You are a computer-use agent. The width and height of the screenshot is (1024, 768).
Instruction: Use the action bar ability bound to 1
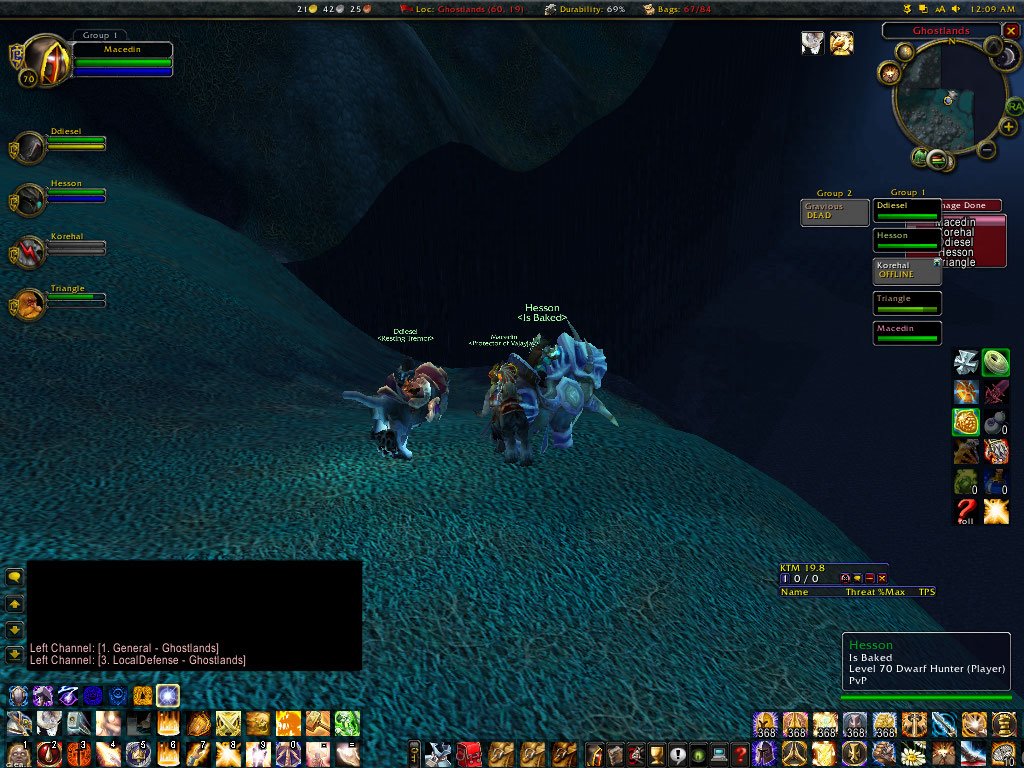[19, 752]
